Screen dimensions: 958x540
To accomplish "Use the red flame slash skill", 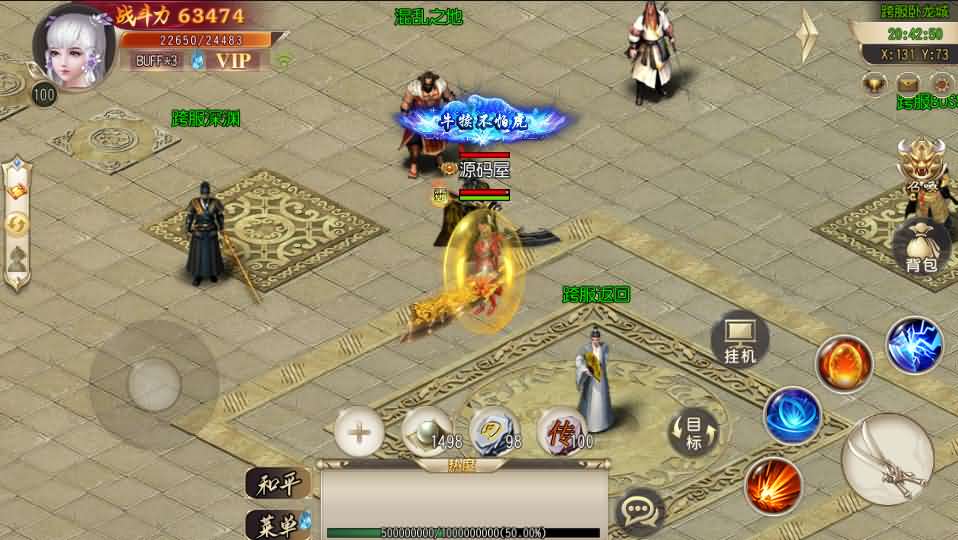I will tap(772, 486).
